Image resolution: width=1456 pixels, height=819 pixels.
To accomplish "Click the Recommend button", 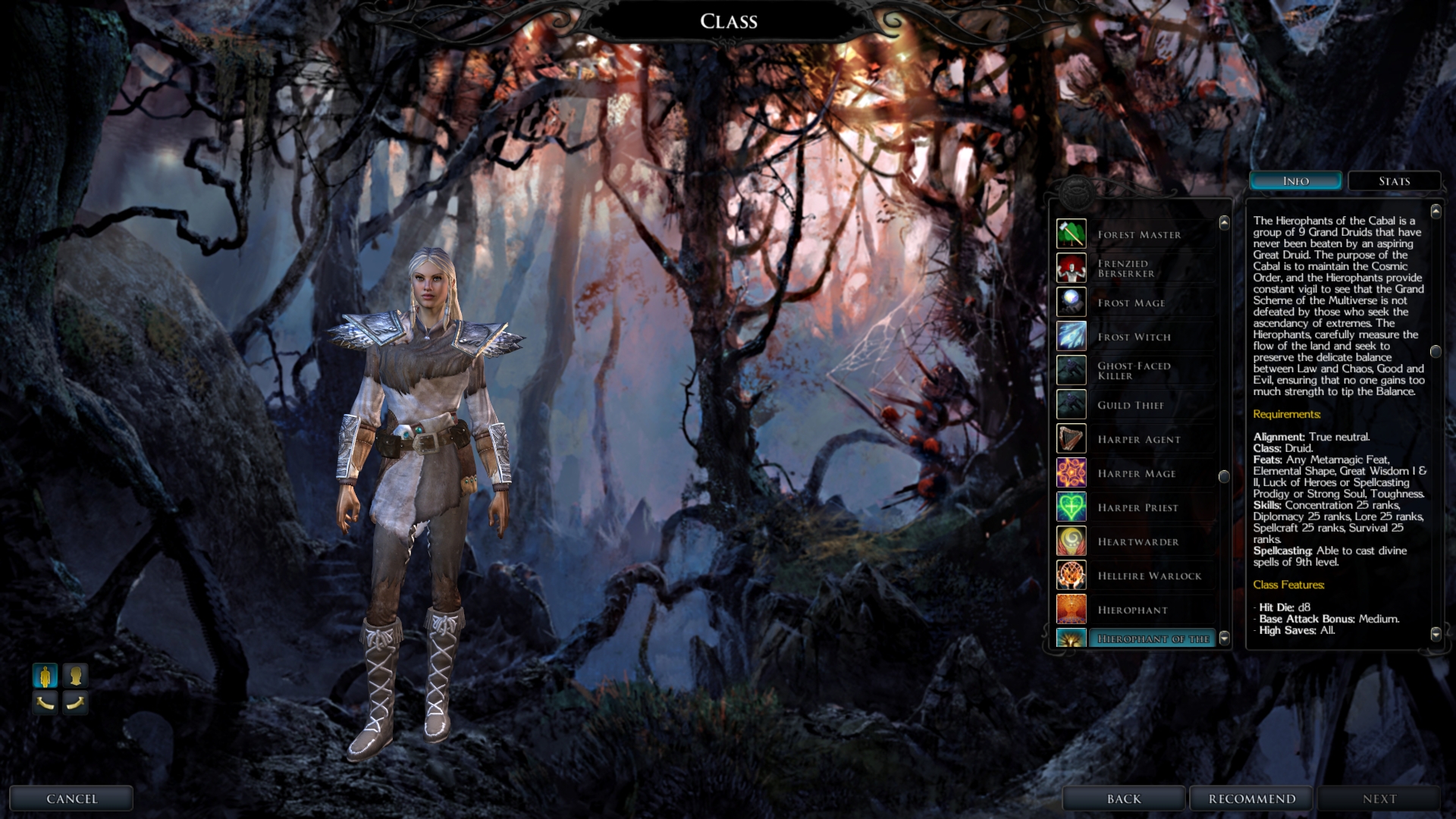I will pyautogui.click(x=1251, y=799).
